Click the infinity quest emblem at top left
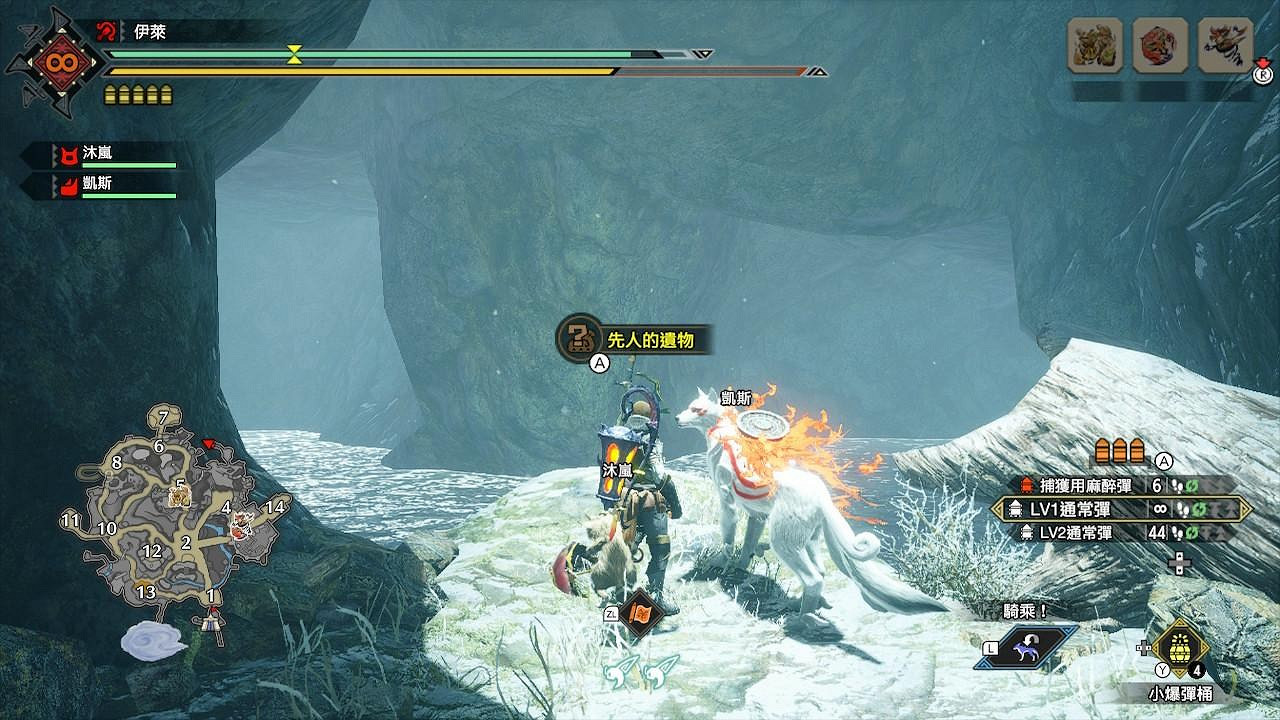 60,62
